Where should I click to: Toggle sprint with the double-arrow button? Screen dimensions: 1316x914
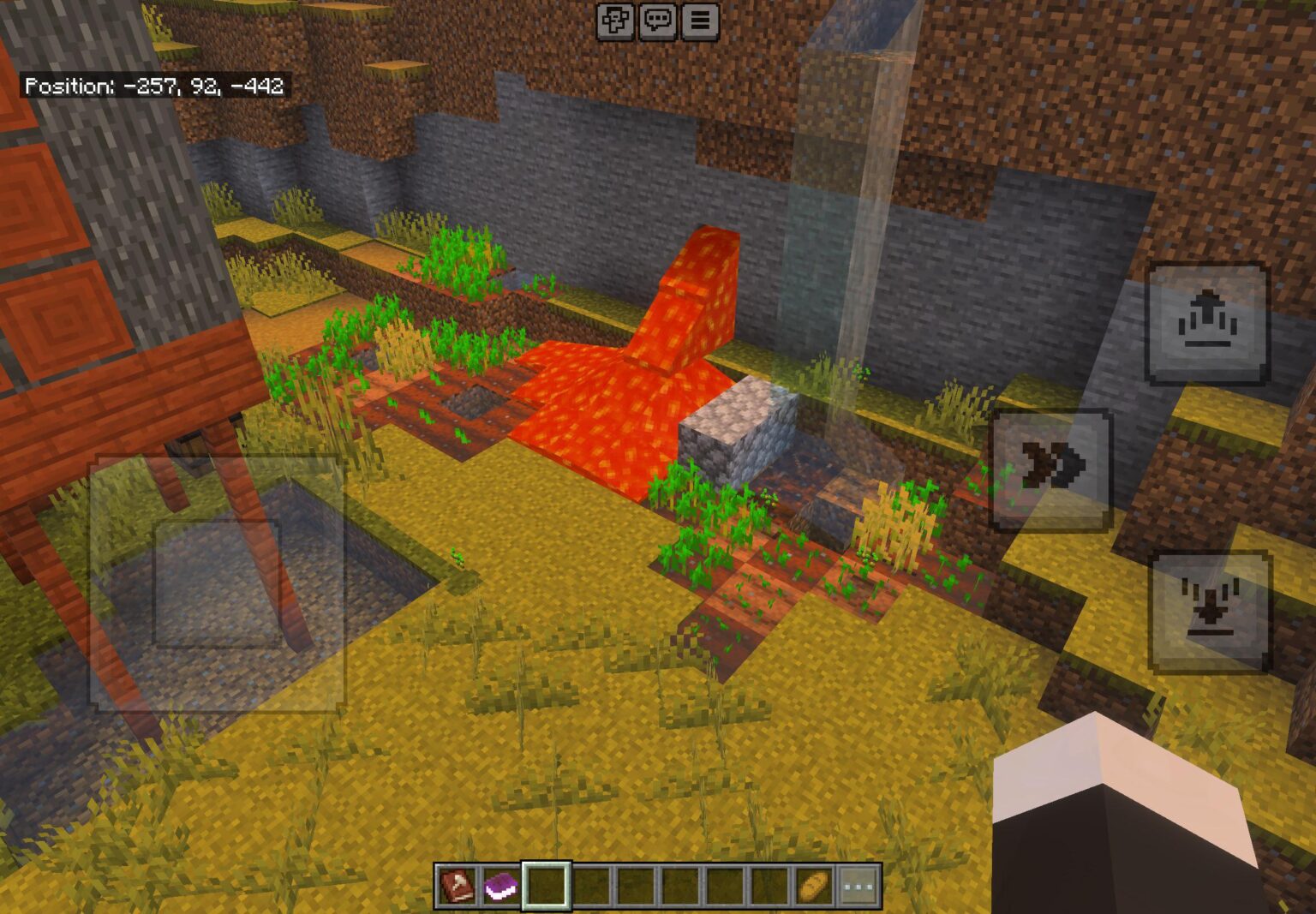[x=1051, y=469]
